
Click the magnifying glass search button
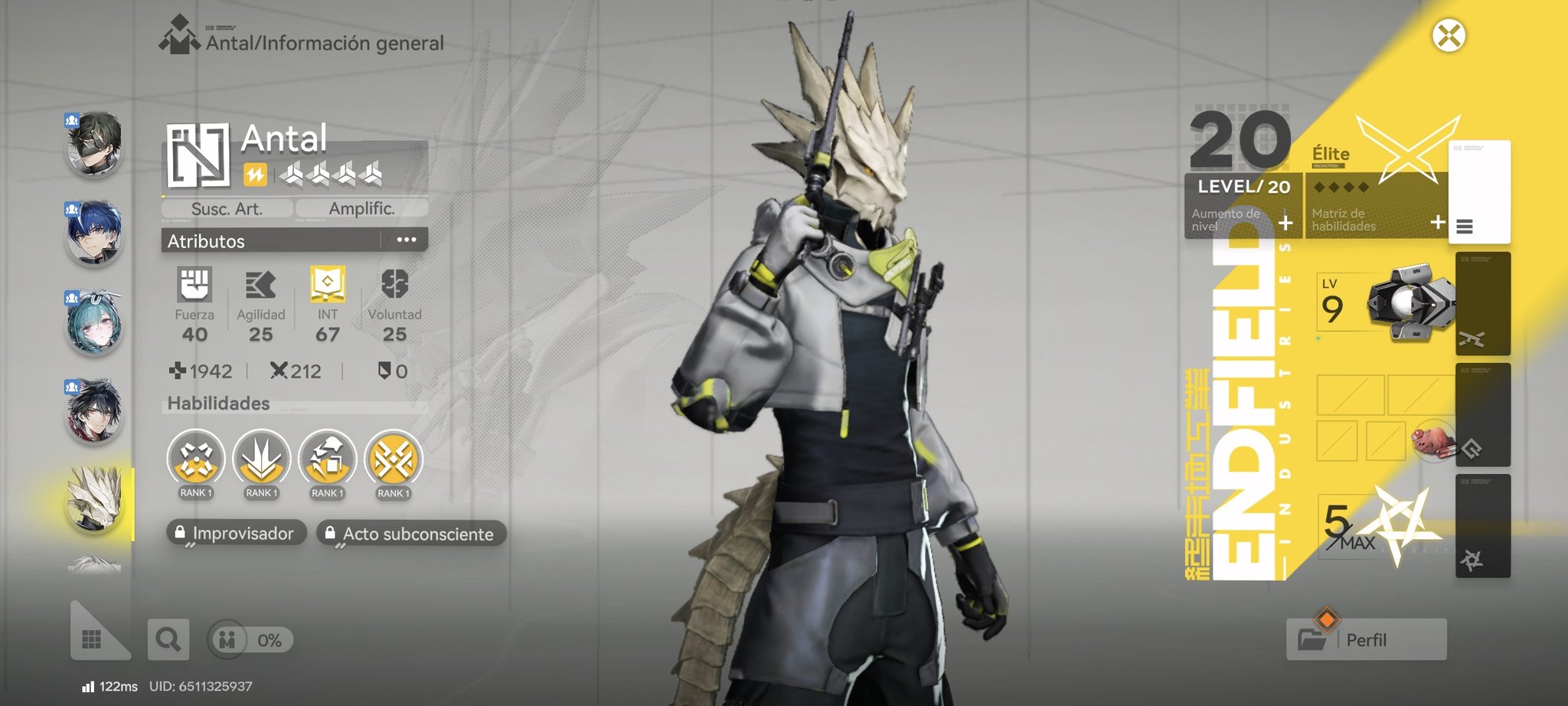168,639
